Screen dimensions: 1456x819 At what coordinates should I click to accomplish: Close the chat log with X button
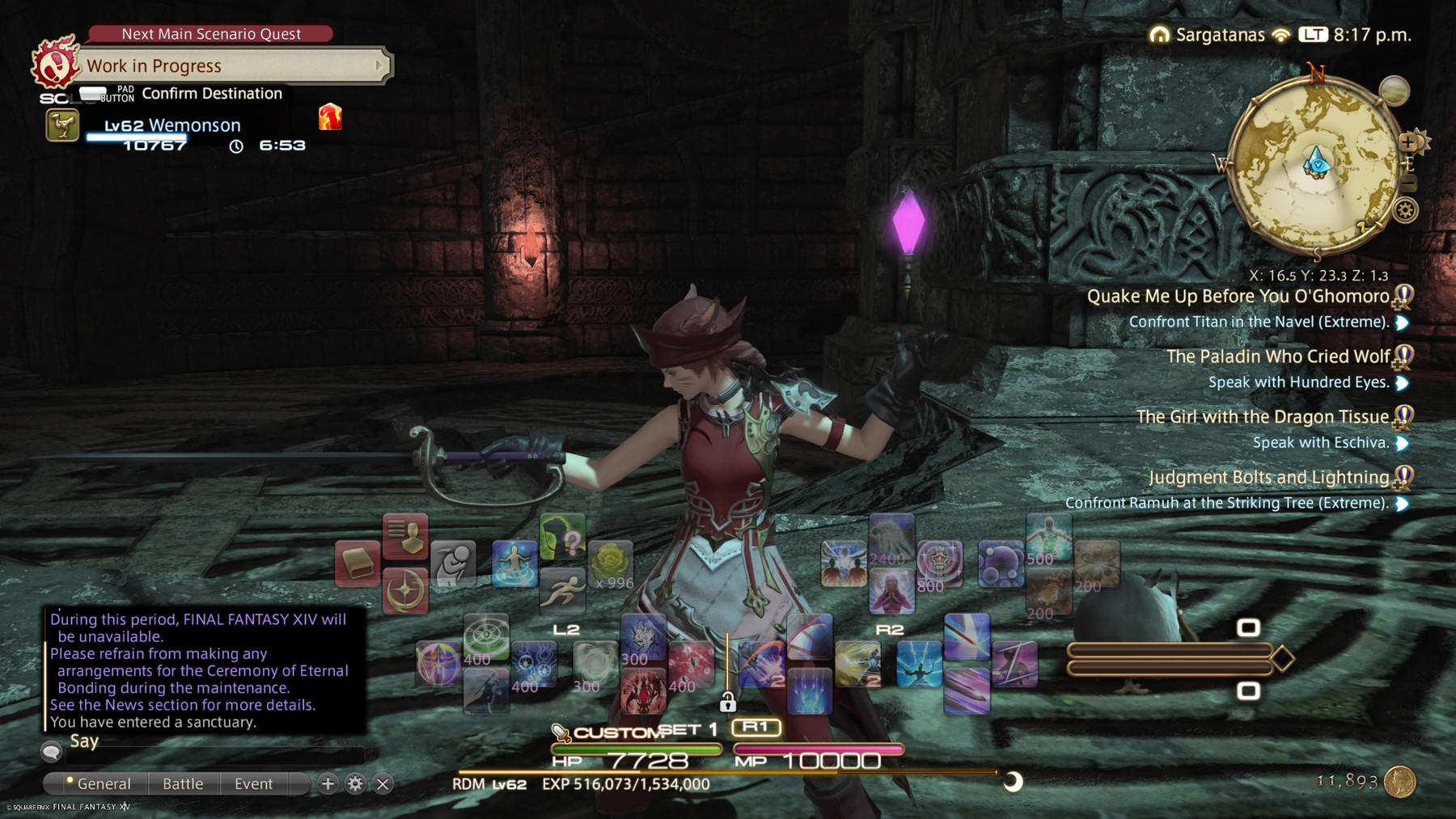click(x=383, y=783)
